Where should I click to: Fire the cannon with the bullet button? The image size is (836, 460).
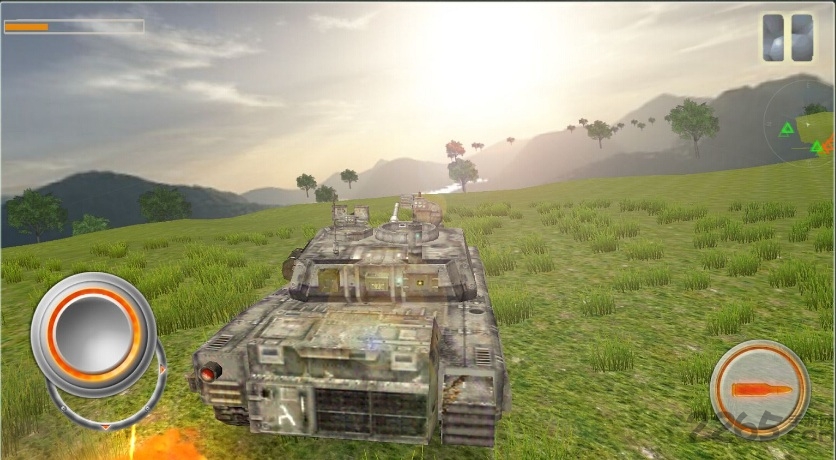[x=759, y=388]
